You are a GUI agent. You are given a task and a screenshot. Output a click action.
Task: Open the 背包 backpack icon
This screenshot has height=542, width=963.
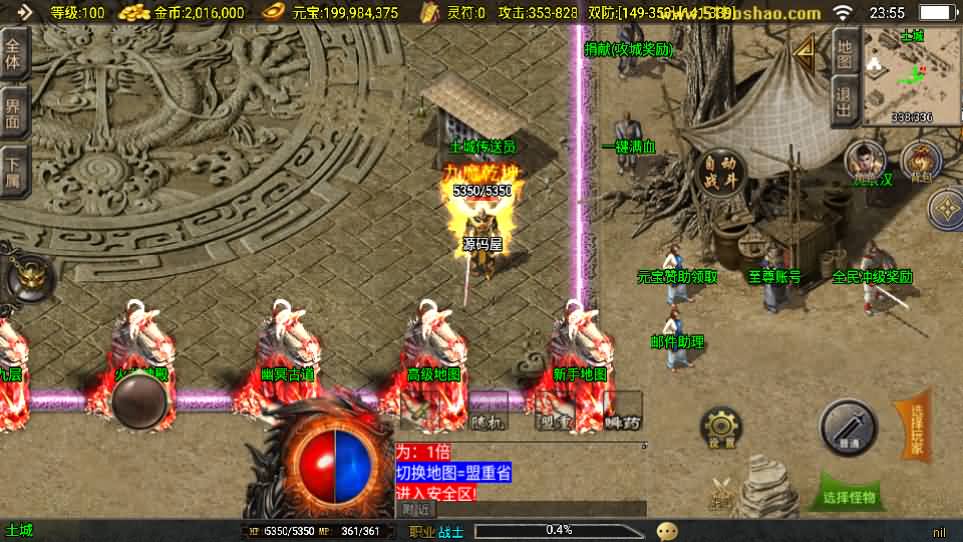pos(920,160)
